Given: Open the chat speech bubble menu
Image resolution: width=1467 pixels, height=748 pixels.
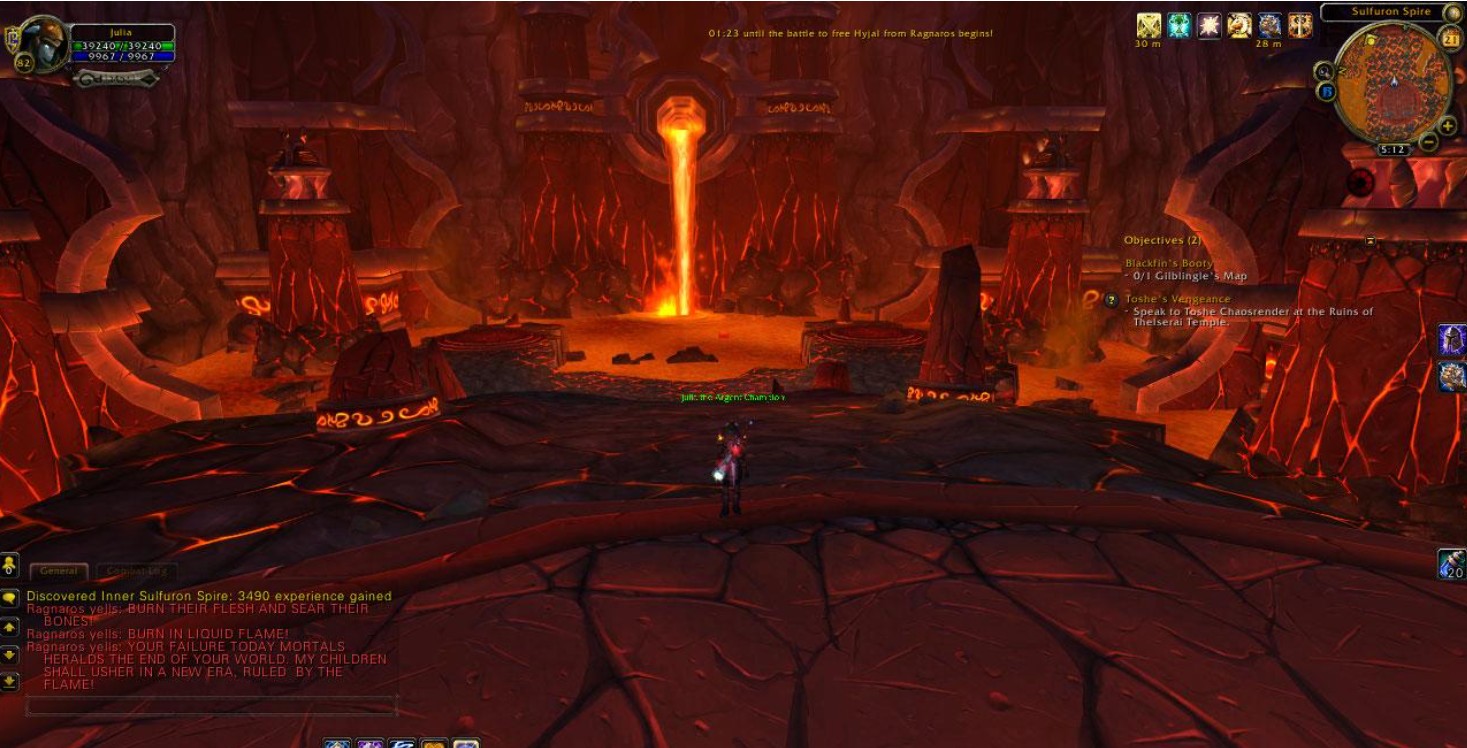Looking at the screenshot, I should (x=10, y=597).
